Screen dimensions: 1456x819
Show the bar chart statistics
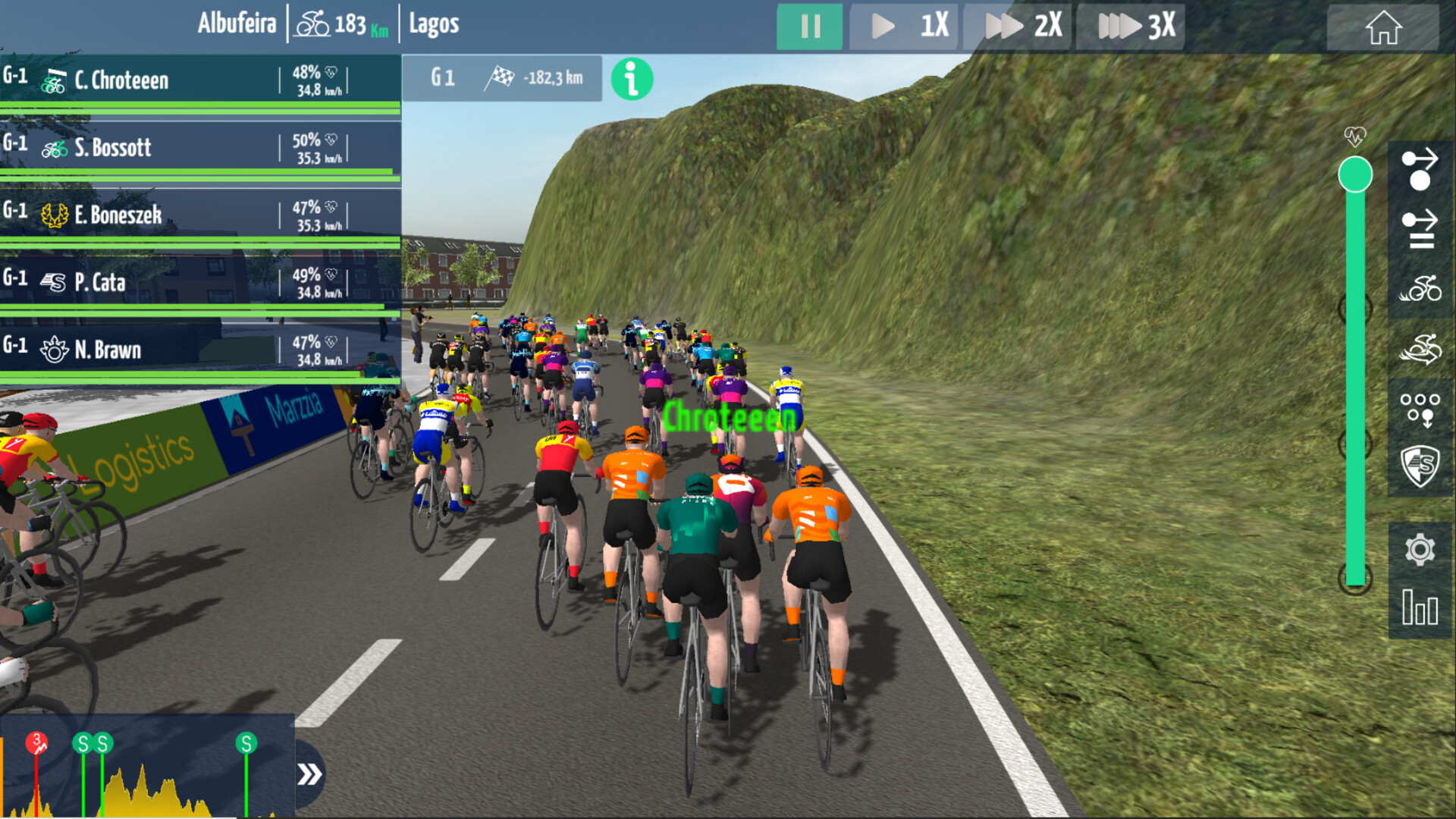pos(1420,607)
